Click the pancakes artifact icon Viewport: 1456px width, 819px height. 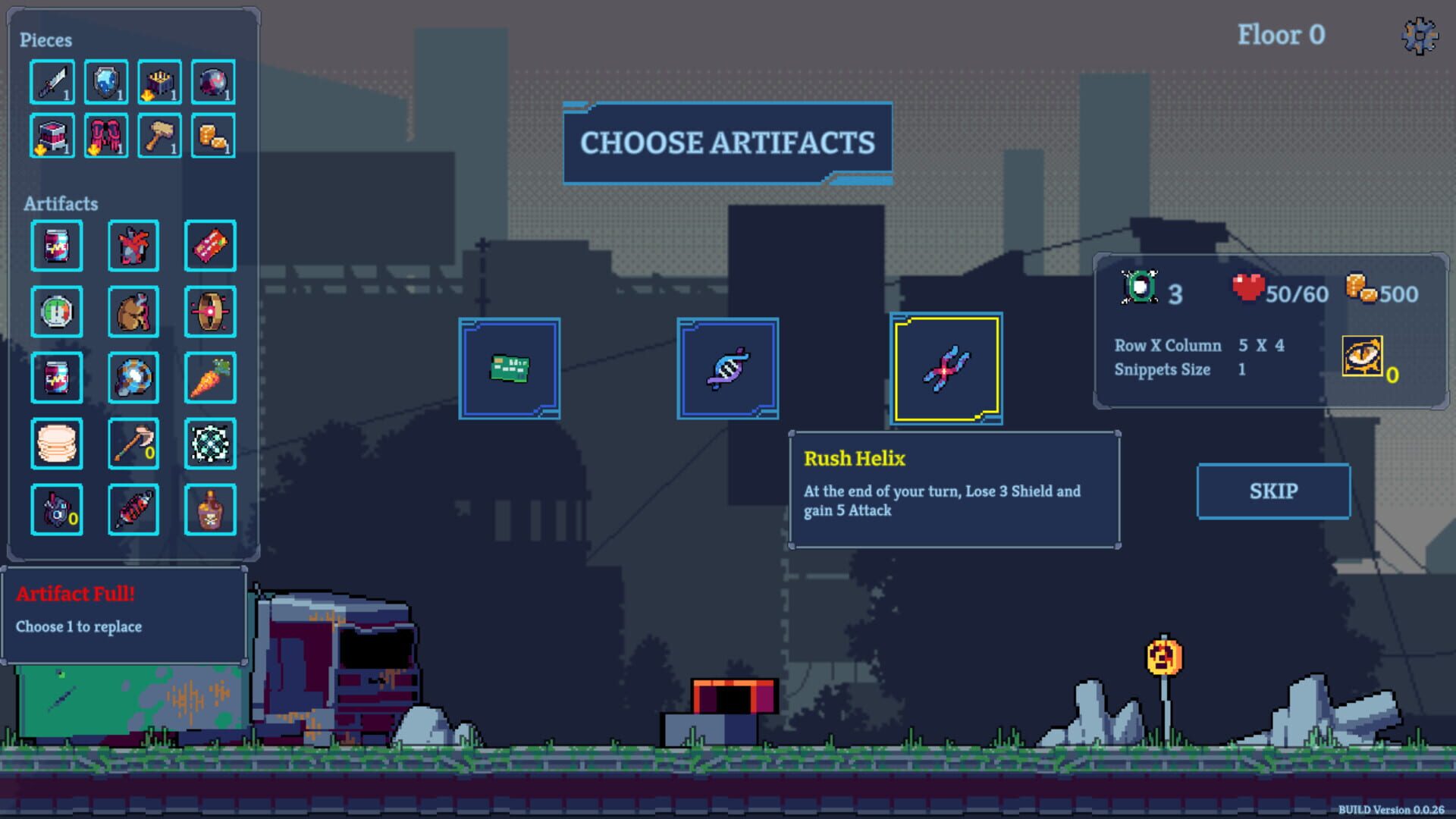coord(57,443)
